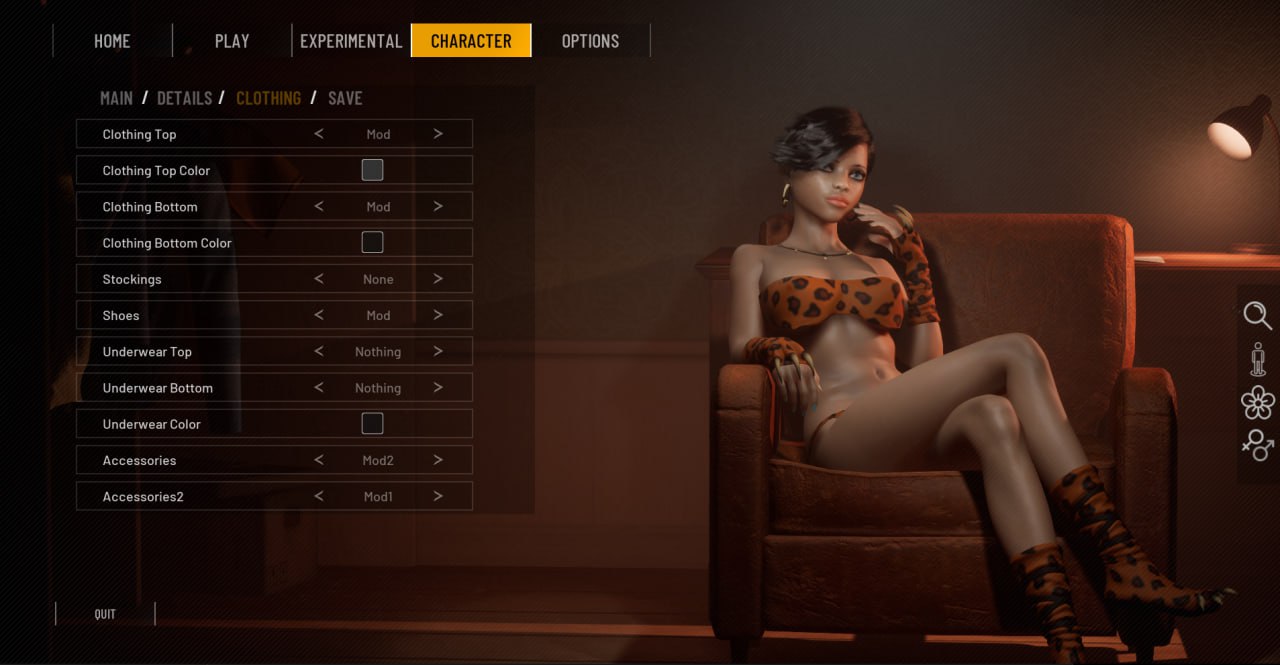The height and width of the screenshot is (665, 1280).
Task: Open the HOME tab
Action: pos(112,41)
